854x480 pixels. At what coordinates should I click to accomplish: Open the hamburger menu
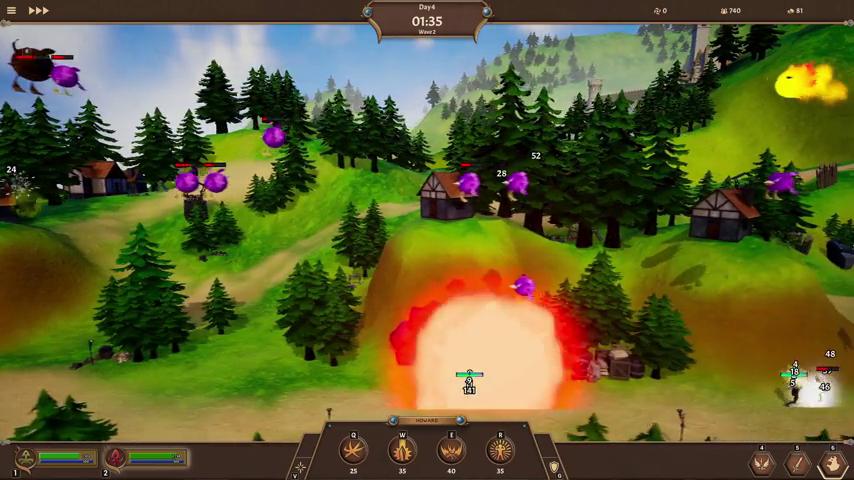point(11,11)
